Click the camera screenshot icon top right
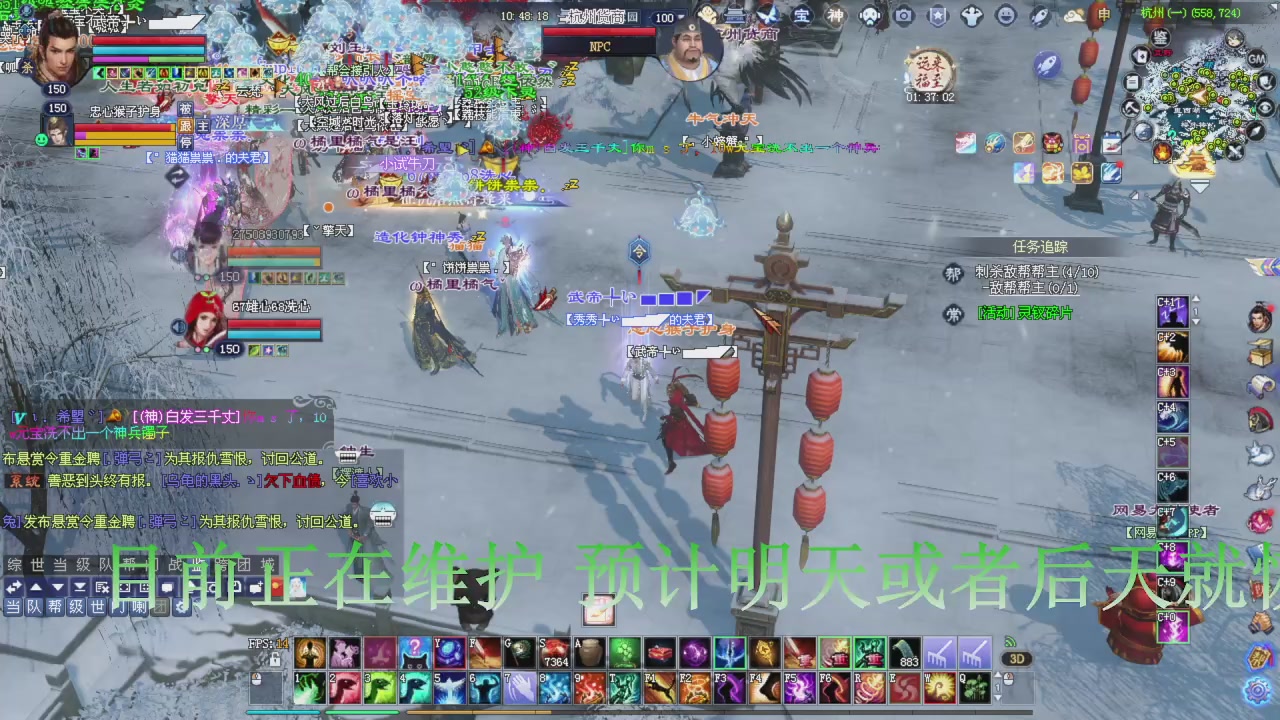This screenshot has width=1280, height=720. click(x=905, y=16)
